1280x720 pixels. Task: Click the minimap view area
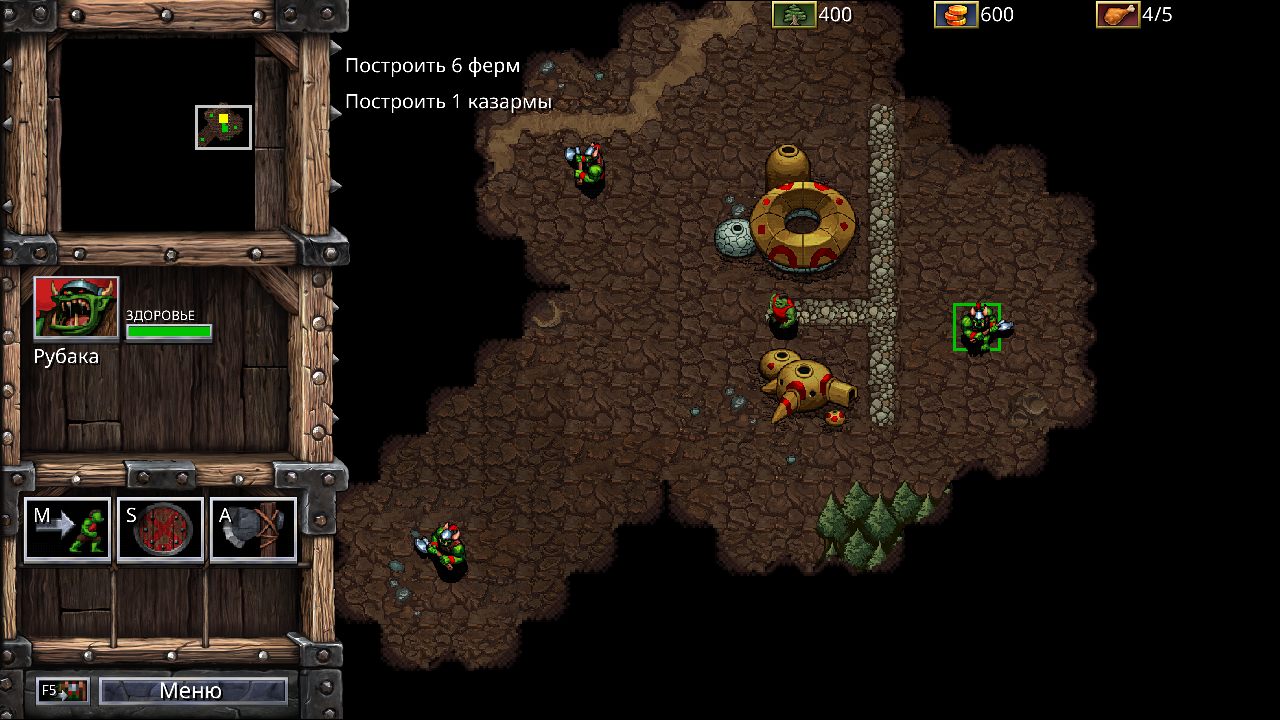tap(223, 127)
